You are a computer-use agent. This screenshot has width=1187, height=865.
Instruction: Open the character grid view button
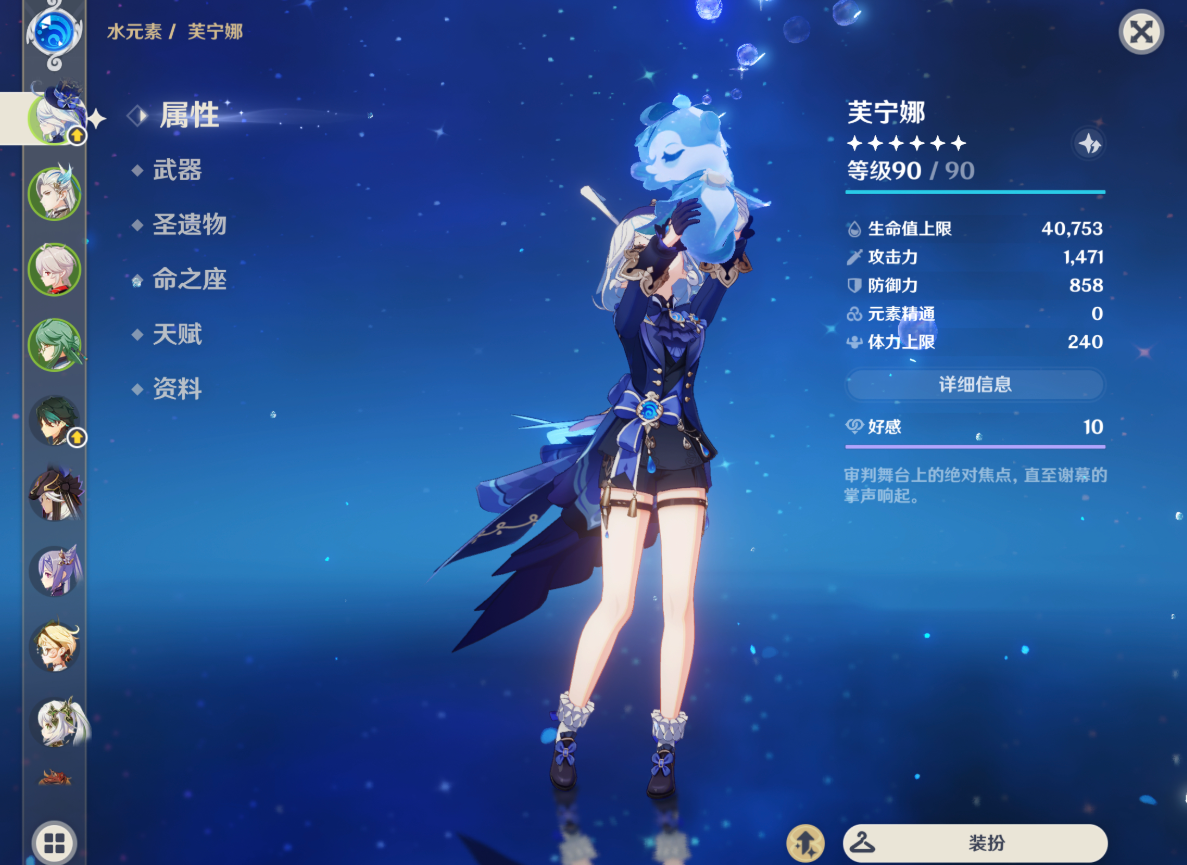(x=53, y=841)
